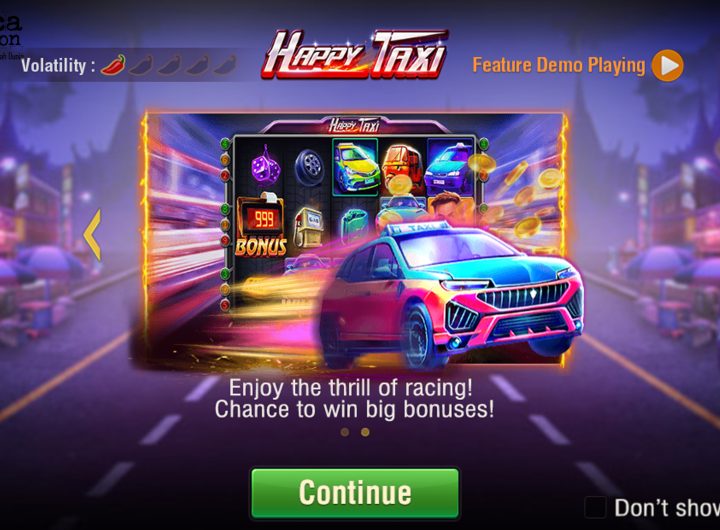Viewport: 720px width, 530px height.
Task: Click the Happy Taxi feature preview image
Action: [356, 240]
